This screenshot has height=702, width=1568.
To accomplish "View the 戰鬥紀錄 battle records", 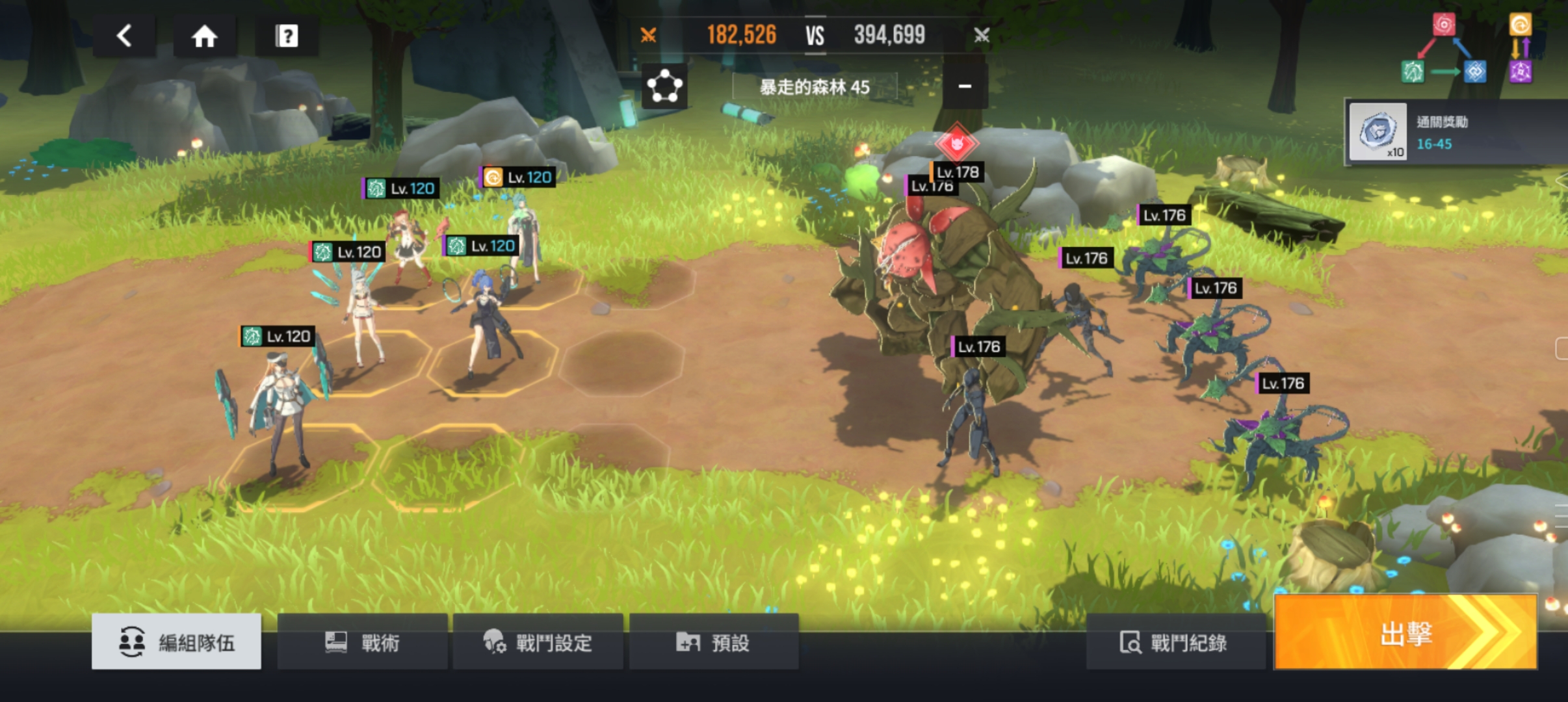I will (1174, 642).
